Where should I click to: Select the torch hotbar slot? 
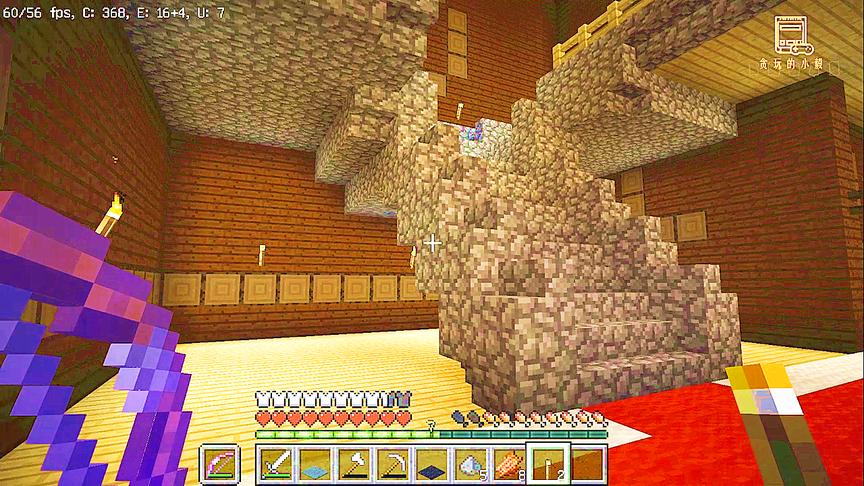click(x=547, y=463)
